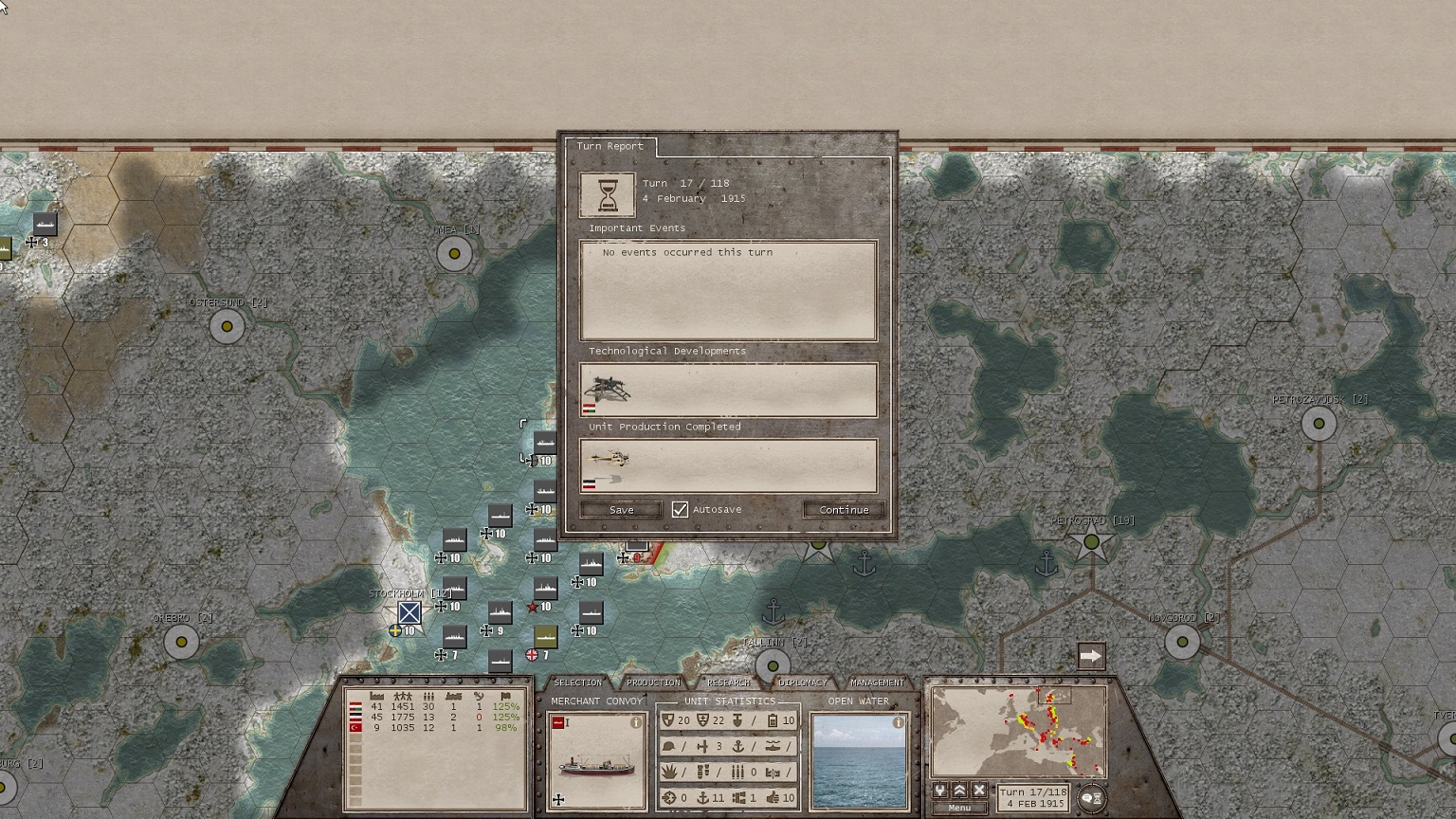Click the double chevron icon
1456x819 pixels.
[959, 791]
